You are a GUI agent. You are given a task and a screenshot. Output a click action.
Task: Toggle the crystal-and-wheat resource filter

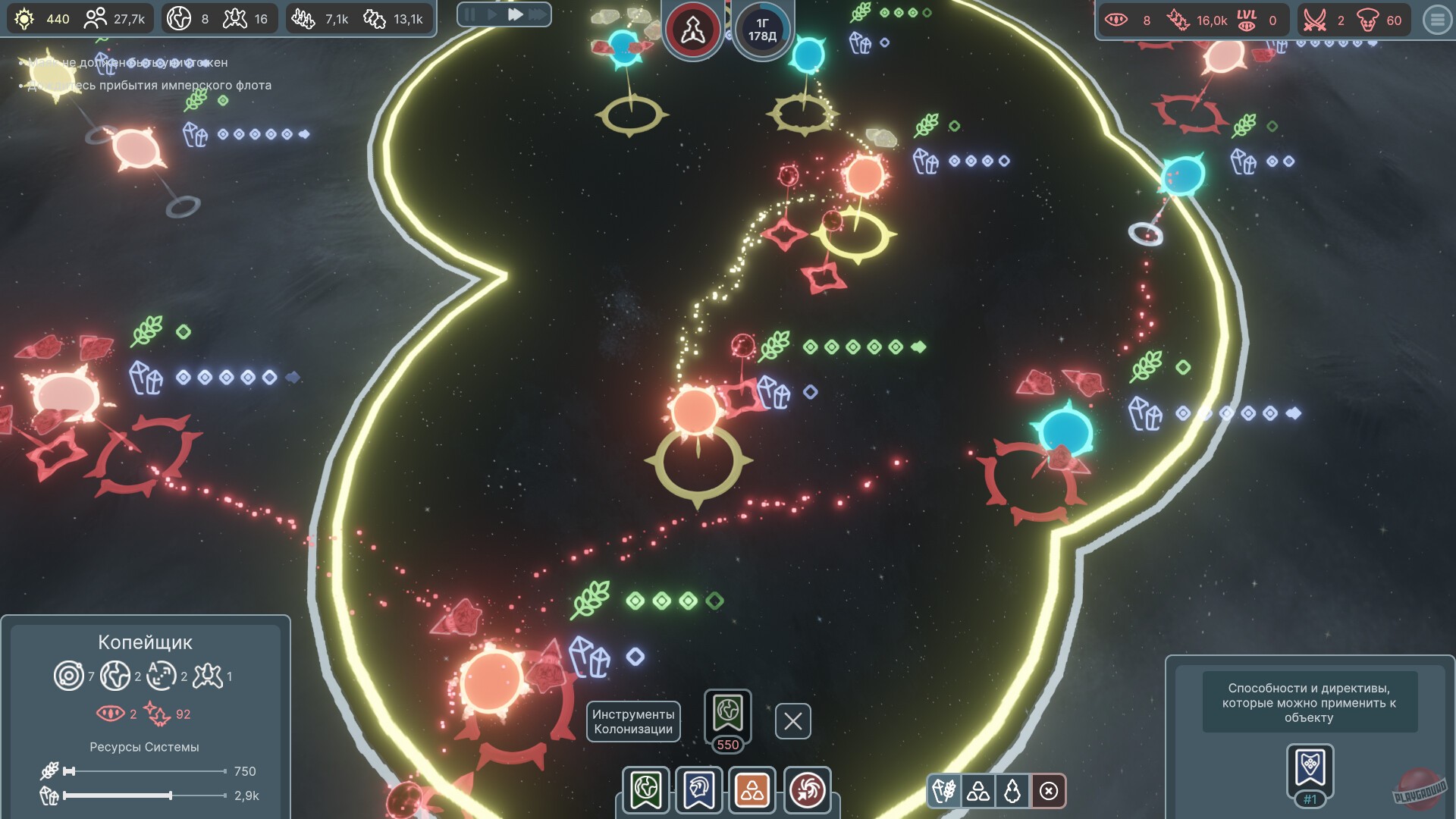[x=946, y=790]
